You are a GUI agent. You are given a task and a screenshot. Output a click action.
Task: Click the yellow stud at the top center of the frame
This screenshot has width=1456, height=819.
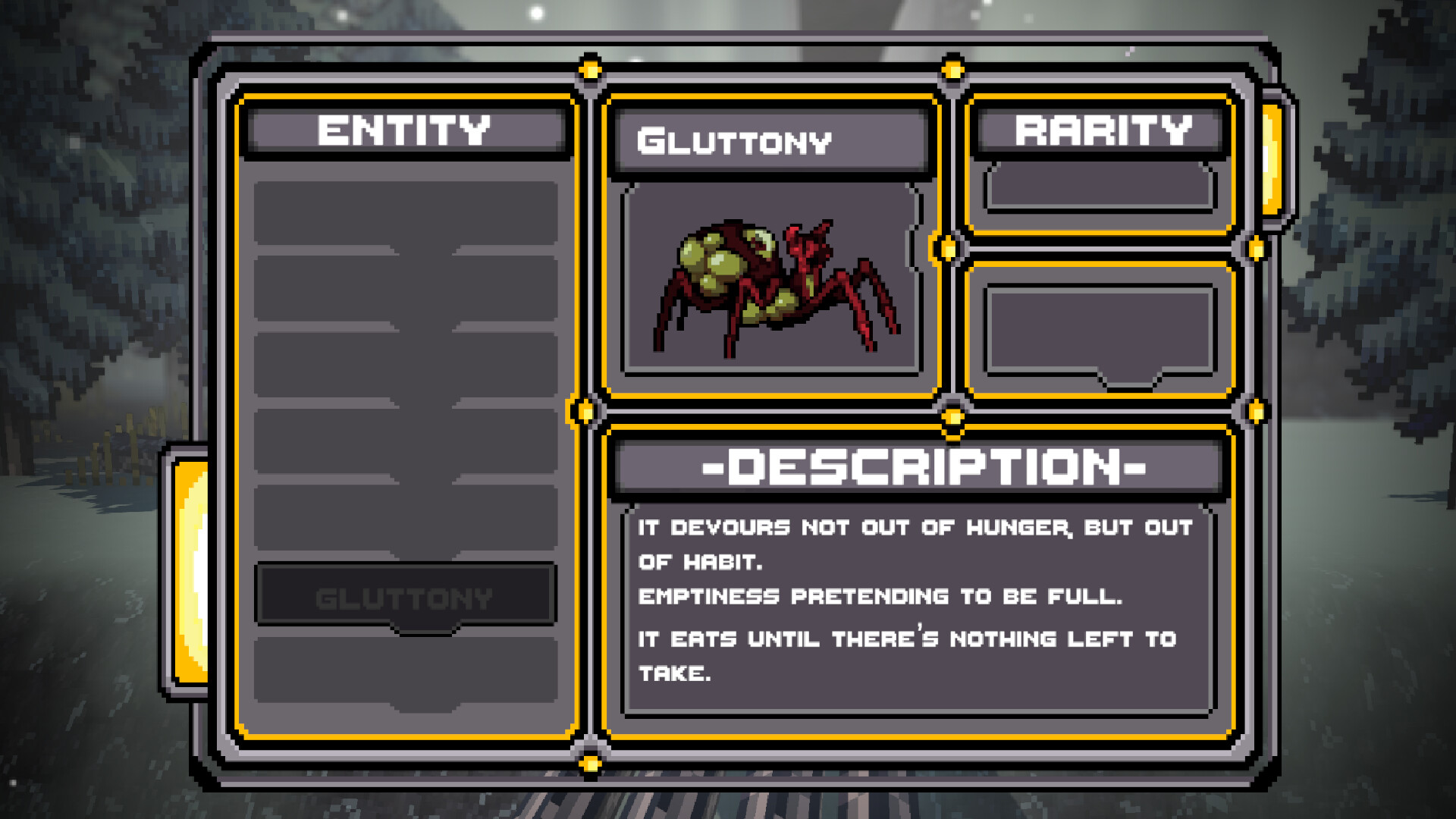coord(590,70)
